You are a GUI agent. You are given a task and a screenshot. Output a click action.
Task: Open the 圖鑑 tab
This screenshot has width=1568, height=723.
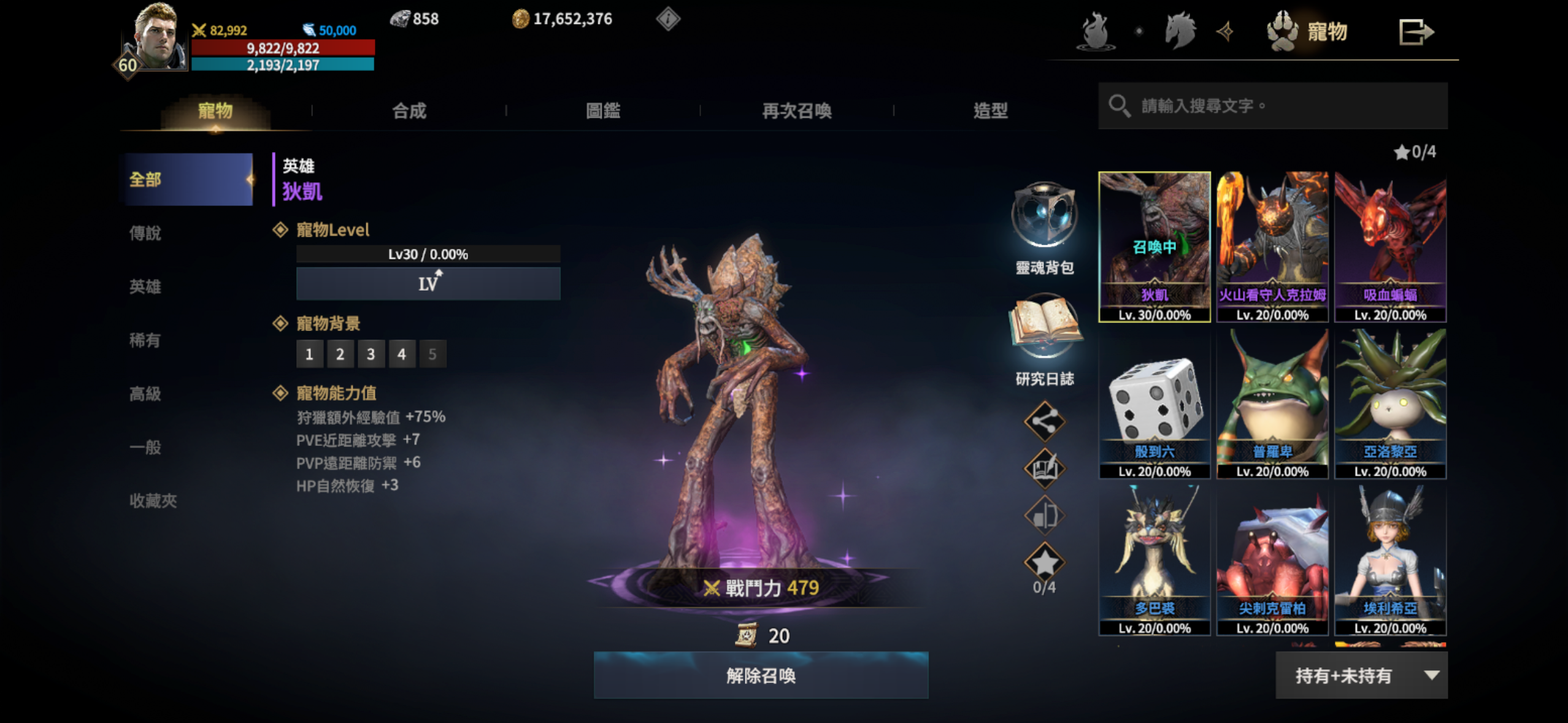point(603,111)
